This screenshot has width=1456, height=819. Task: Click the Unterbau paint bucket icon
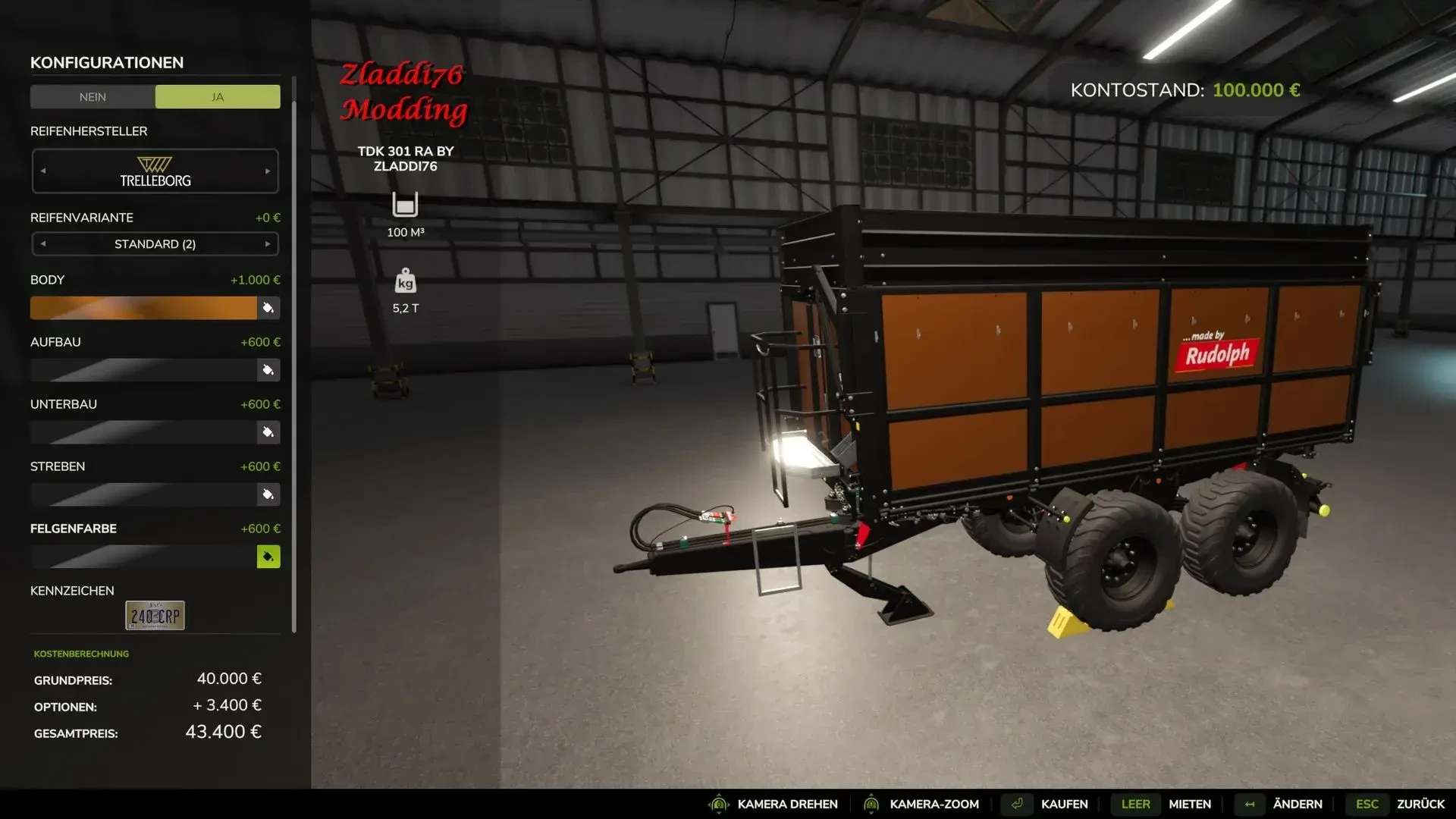point(268,432)
